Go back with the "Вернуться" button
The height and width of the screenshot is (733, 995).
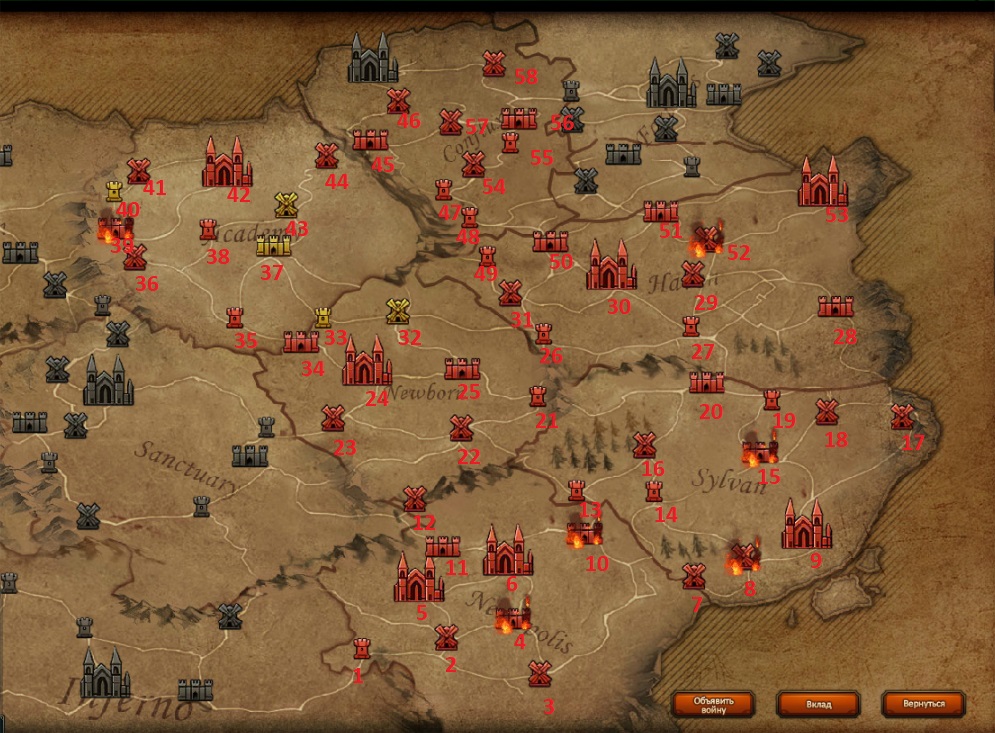923,704
